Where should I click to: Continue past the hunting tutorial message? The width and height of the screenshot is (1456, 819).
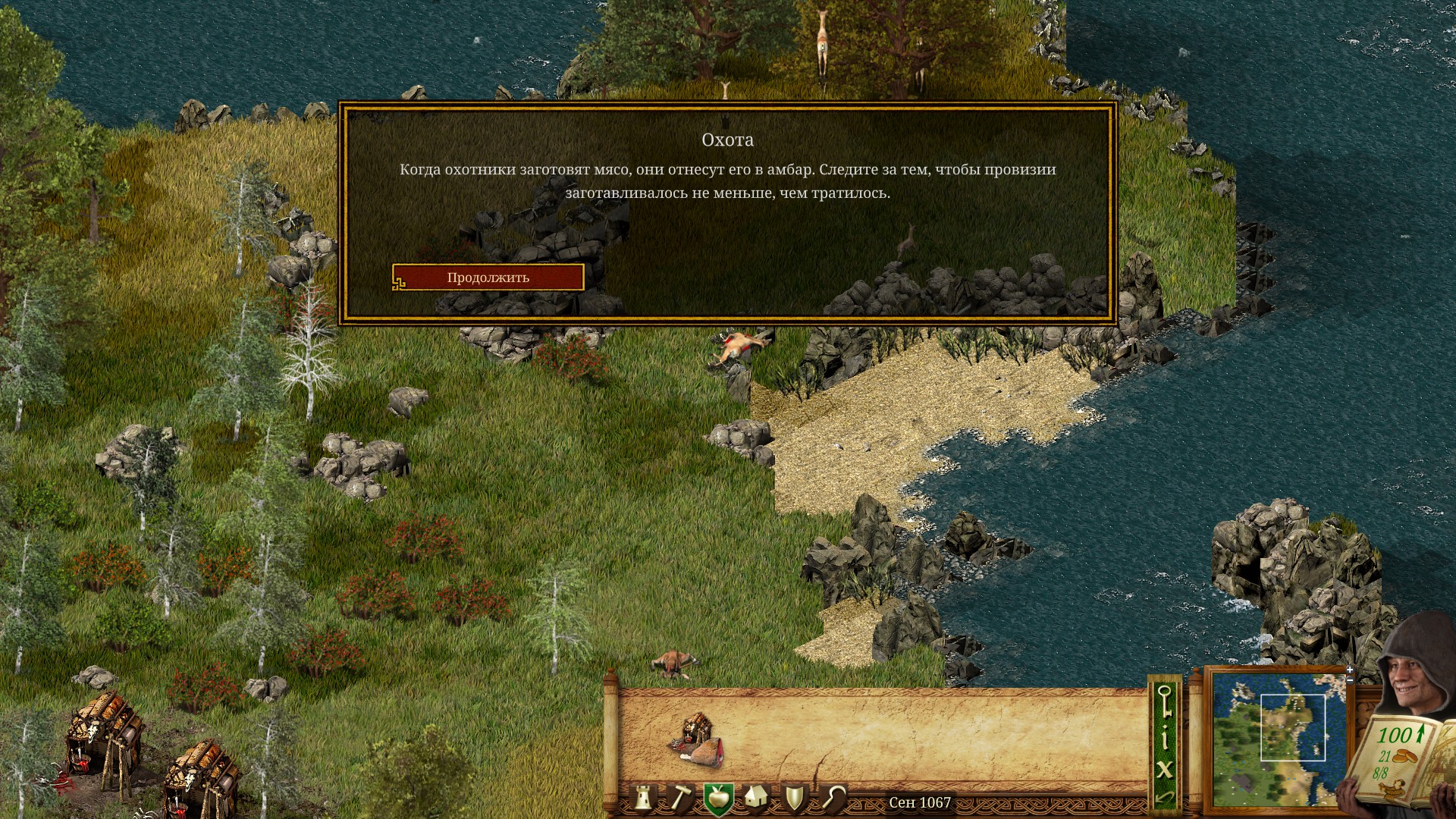click(x=488, y=278)
